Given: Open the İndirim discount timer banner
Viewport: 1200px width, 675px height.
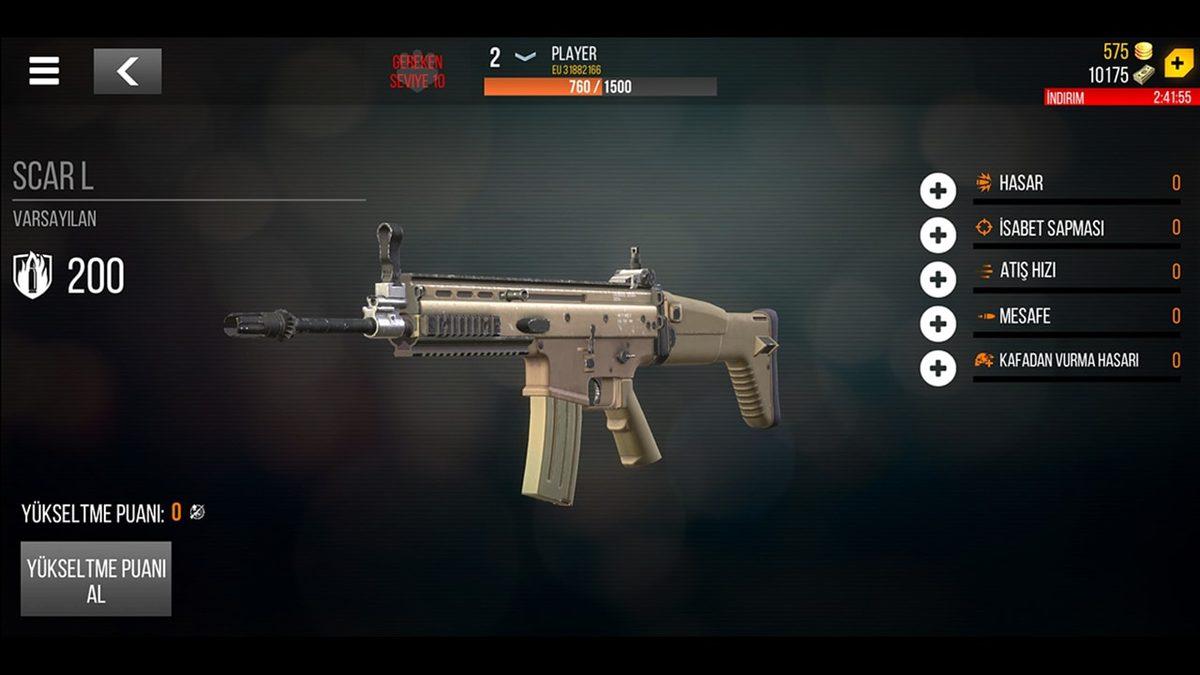Looking at the screenshot, I should [1118, 97].
